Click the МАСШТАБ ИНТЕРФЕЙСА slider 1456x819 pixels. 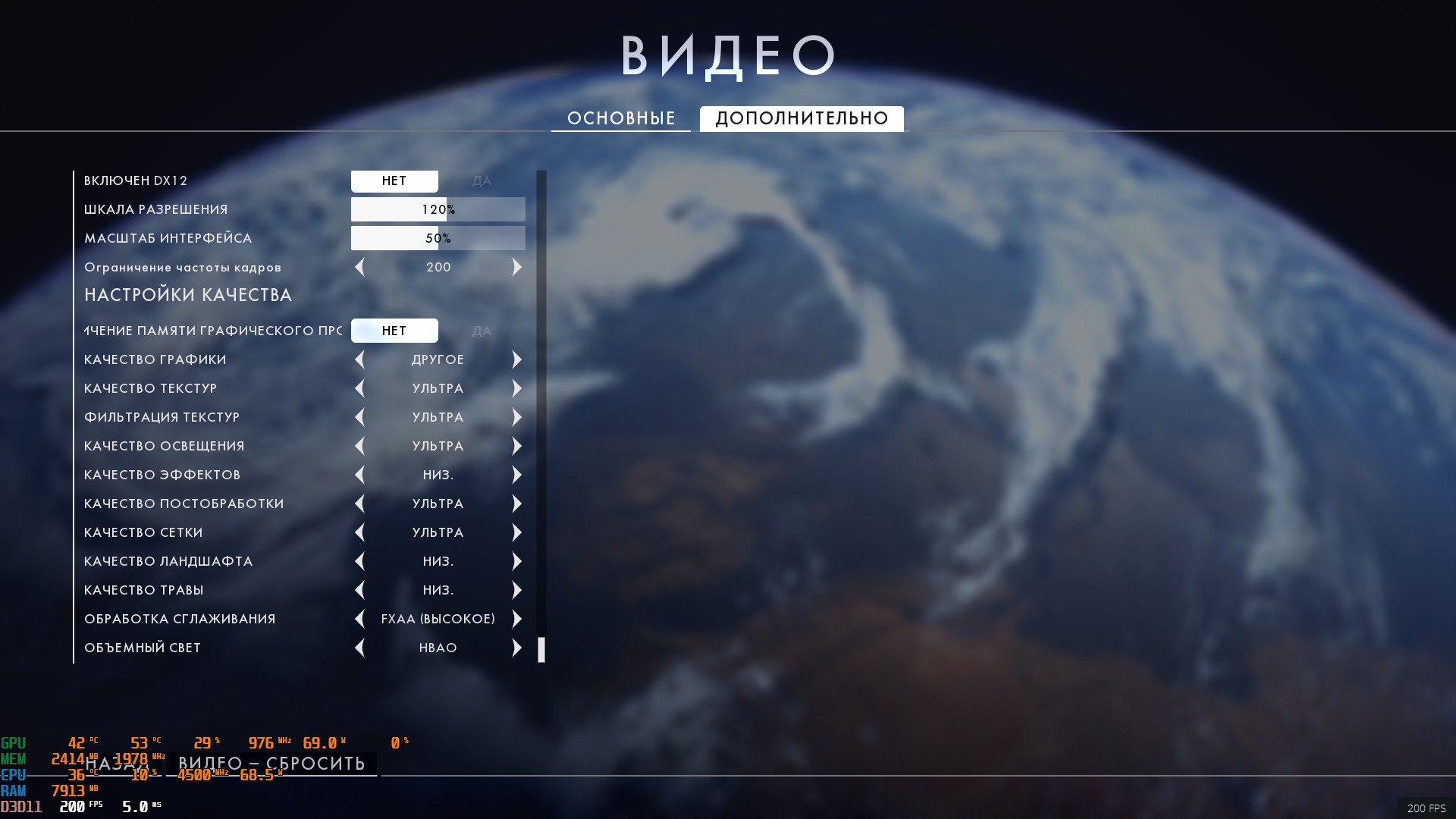pos(438,239)
